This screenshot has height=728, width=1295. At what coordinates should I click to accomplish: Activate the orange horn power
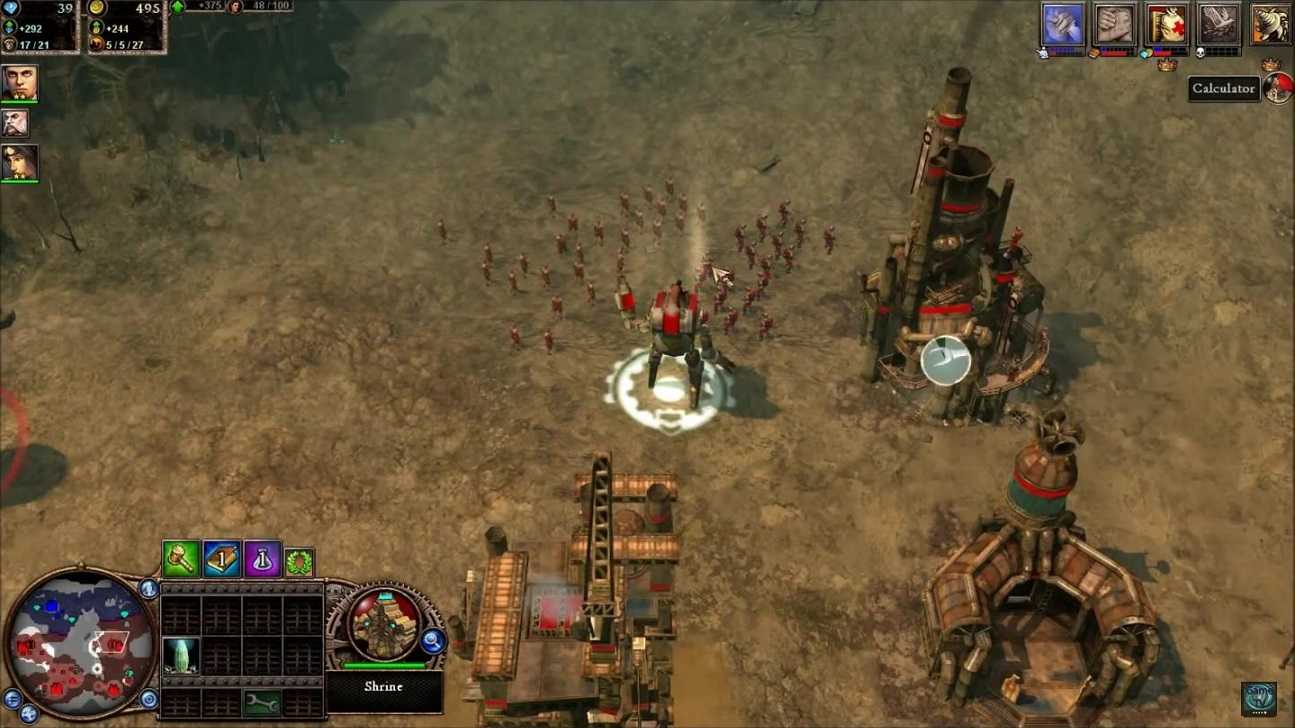pos(1270,24)
